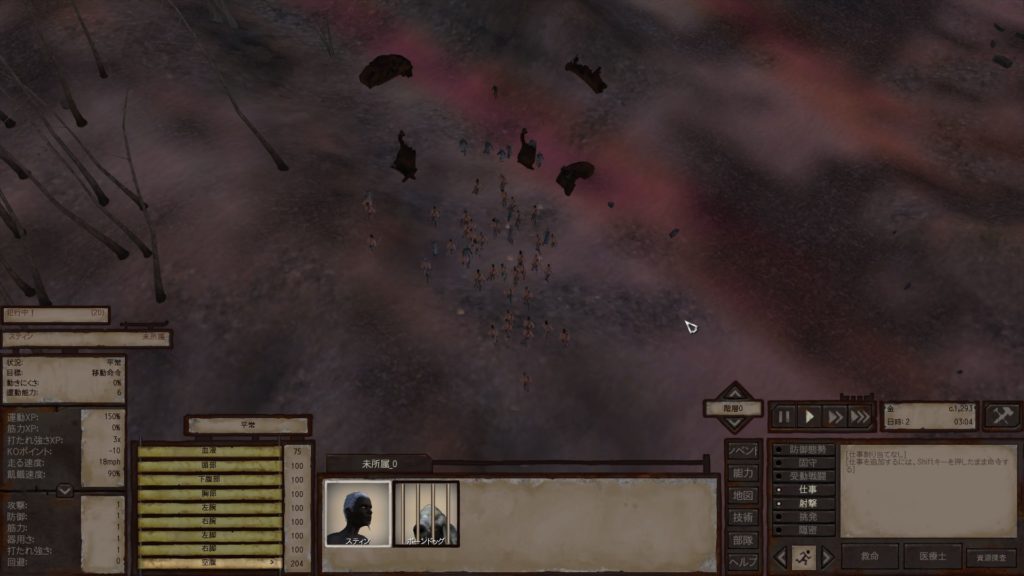
Task: Open the build menu hammer icon
Action: click(1001, 415)
